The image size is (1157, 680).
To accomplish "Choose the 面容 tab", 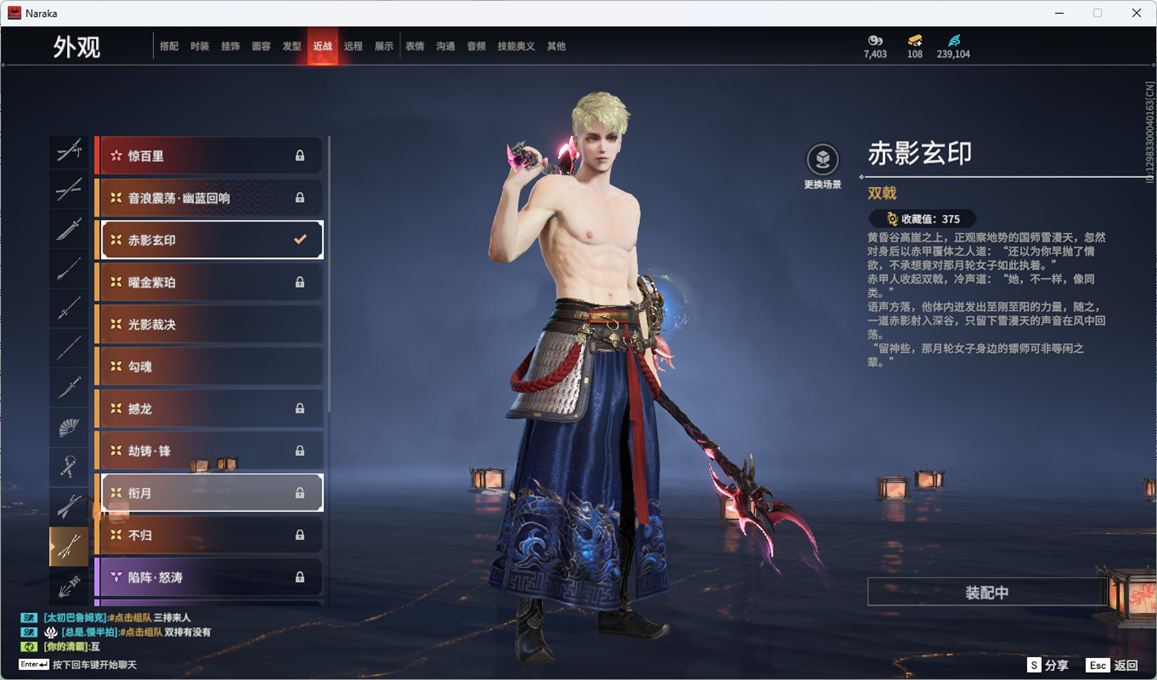I will 261,46.
